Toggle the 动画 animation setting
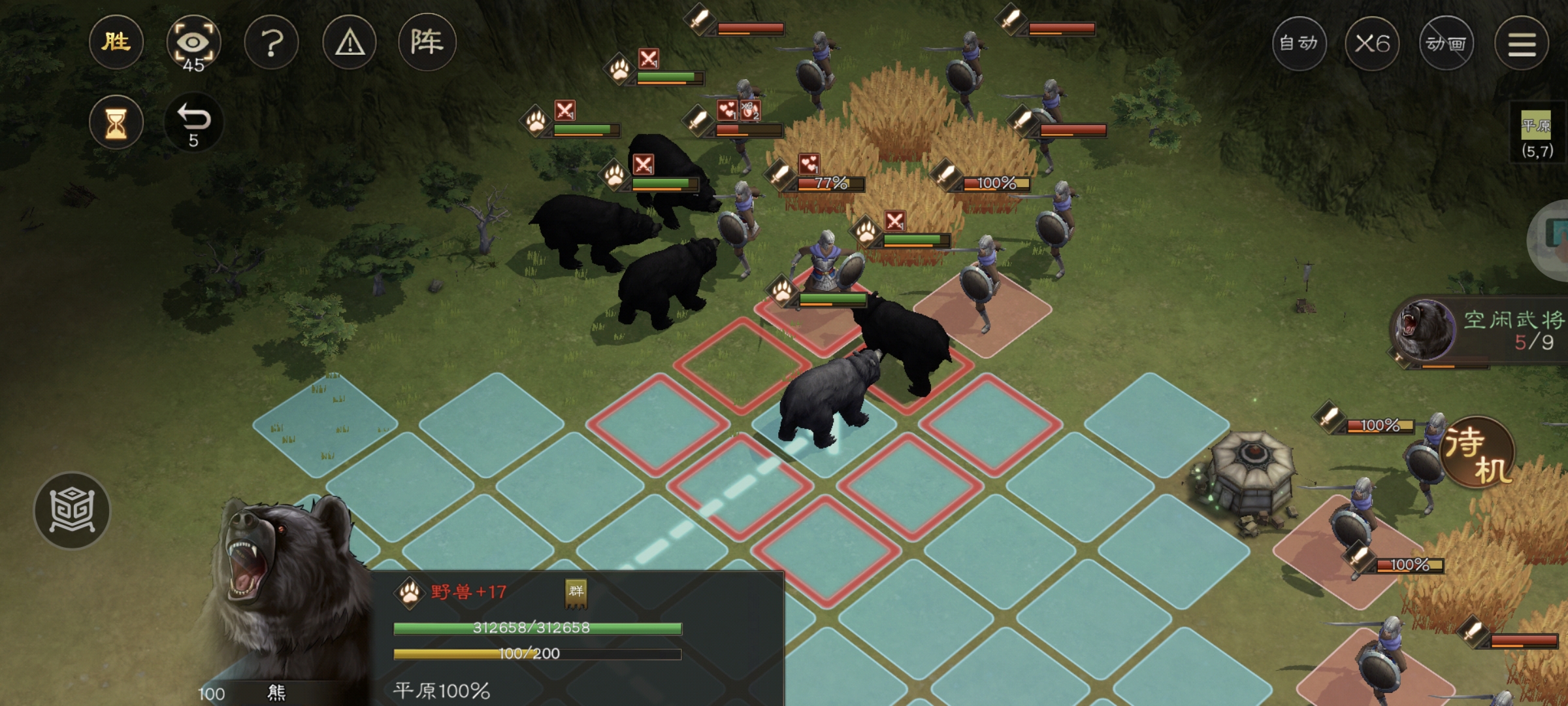Image resolution: width=1568 pixels, height=706 pixels. (x=1446, y=44)
